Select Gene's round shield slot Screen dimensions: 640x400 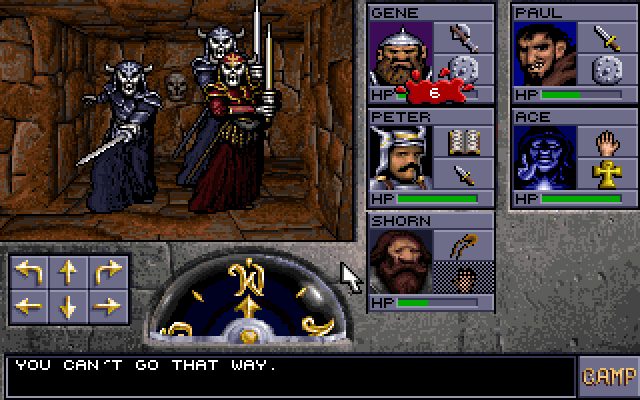pos(462,70)
